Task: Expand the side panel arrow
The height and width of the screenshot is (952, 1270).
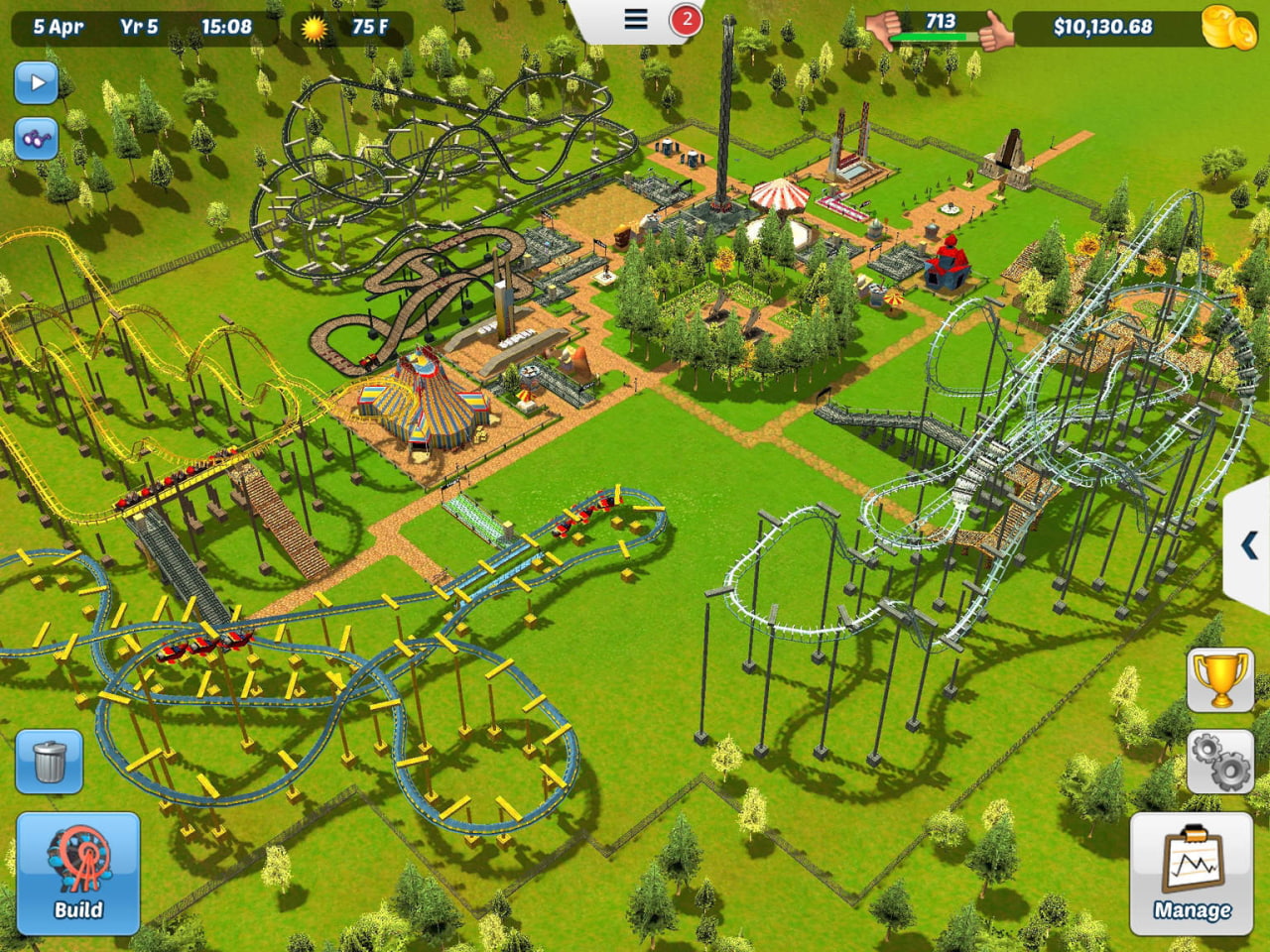Action: click(1249, 545)
